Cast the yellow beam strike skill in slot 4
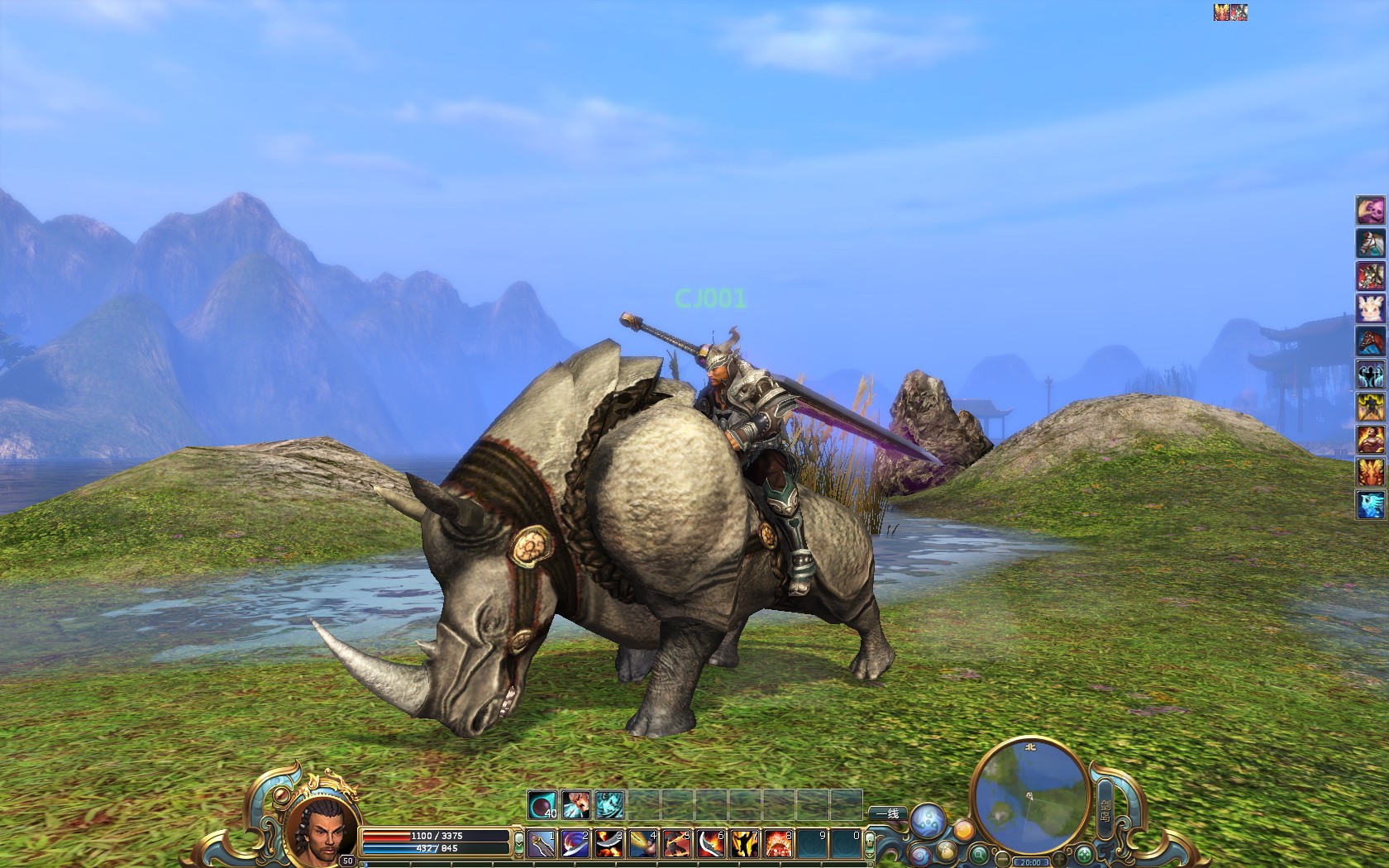Image resolution: width=1389 pixels, height=868 pixels. (643, 844)
